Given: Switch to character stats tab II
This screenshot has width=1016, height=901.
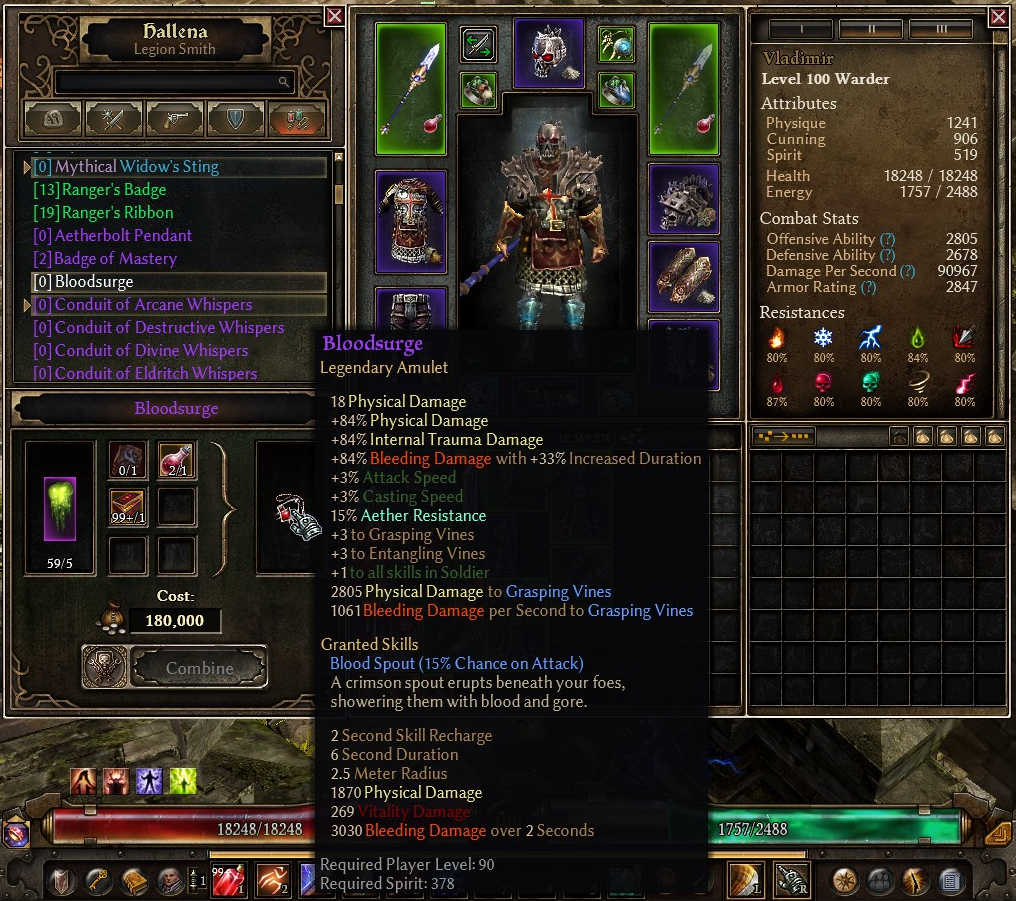Looking at the screenshot, I should [x=870, y=29].
